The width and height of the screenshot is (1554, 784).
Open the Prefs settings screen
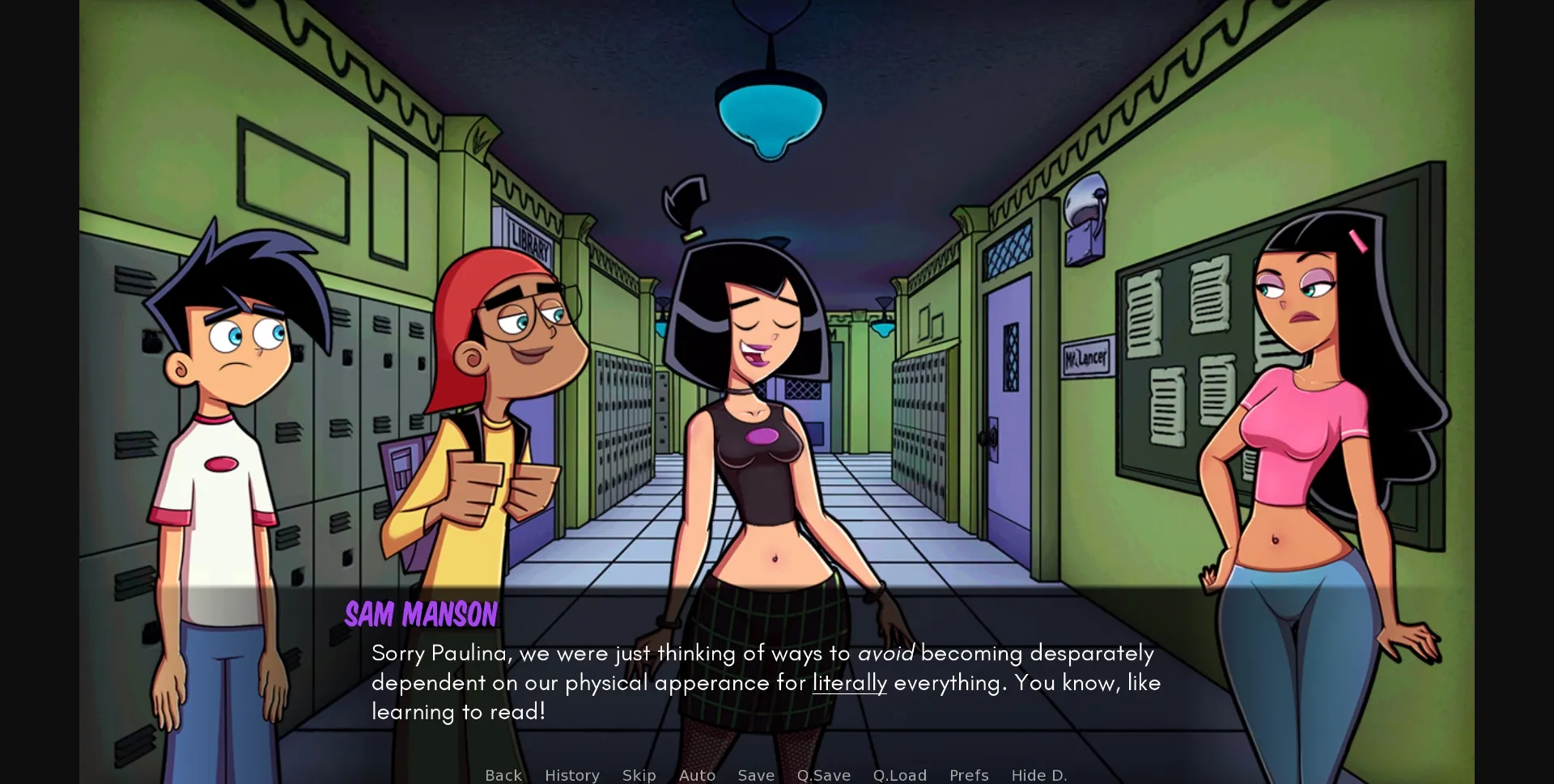pyautogui.click(x=969, y=775)
